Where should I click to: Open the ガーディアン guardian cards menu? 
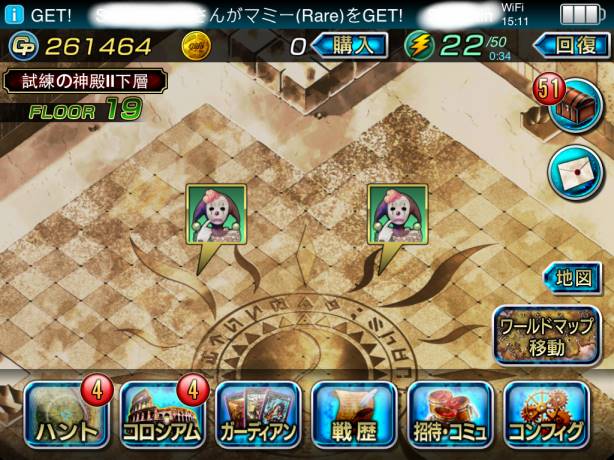coord(257,414)
